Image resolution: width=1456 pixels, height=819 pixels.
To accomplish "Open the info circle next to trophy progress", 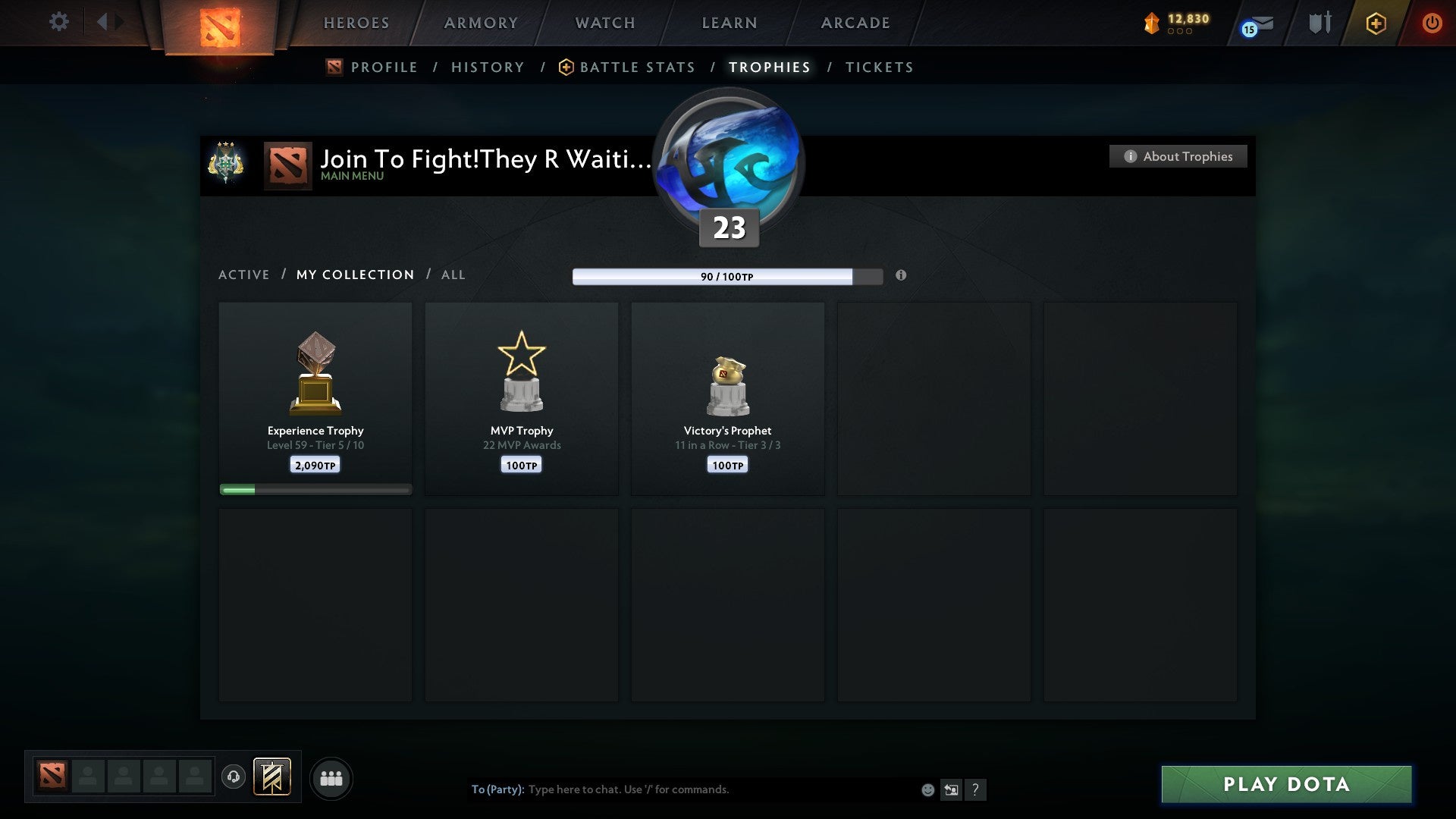I will tap(901, 276).
